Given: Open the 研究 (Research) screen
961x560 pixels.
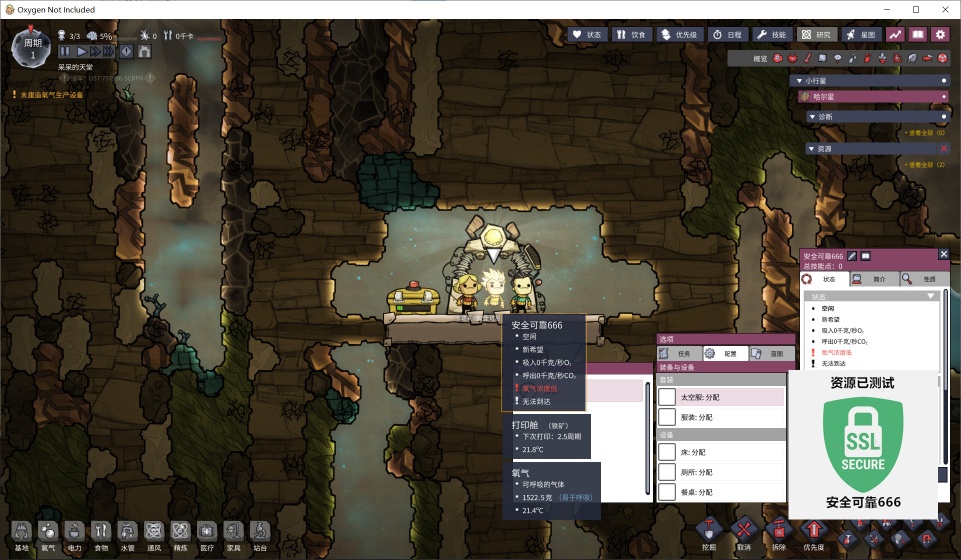Looking at the screenshot, I should click(x=818, y=34).
